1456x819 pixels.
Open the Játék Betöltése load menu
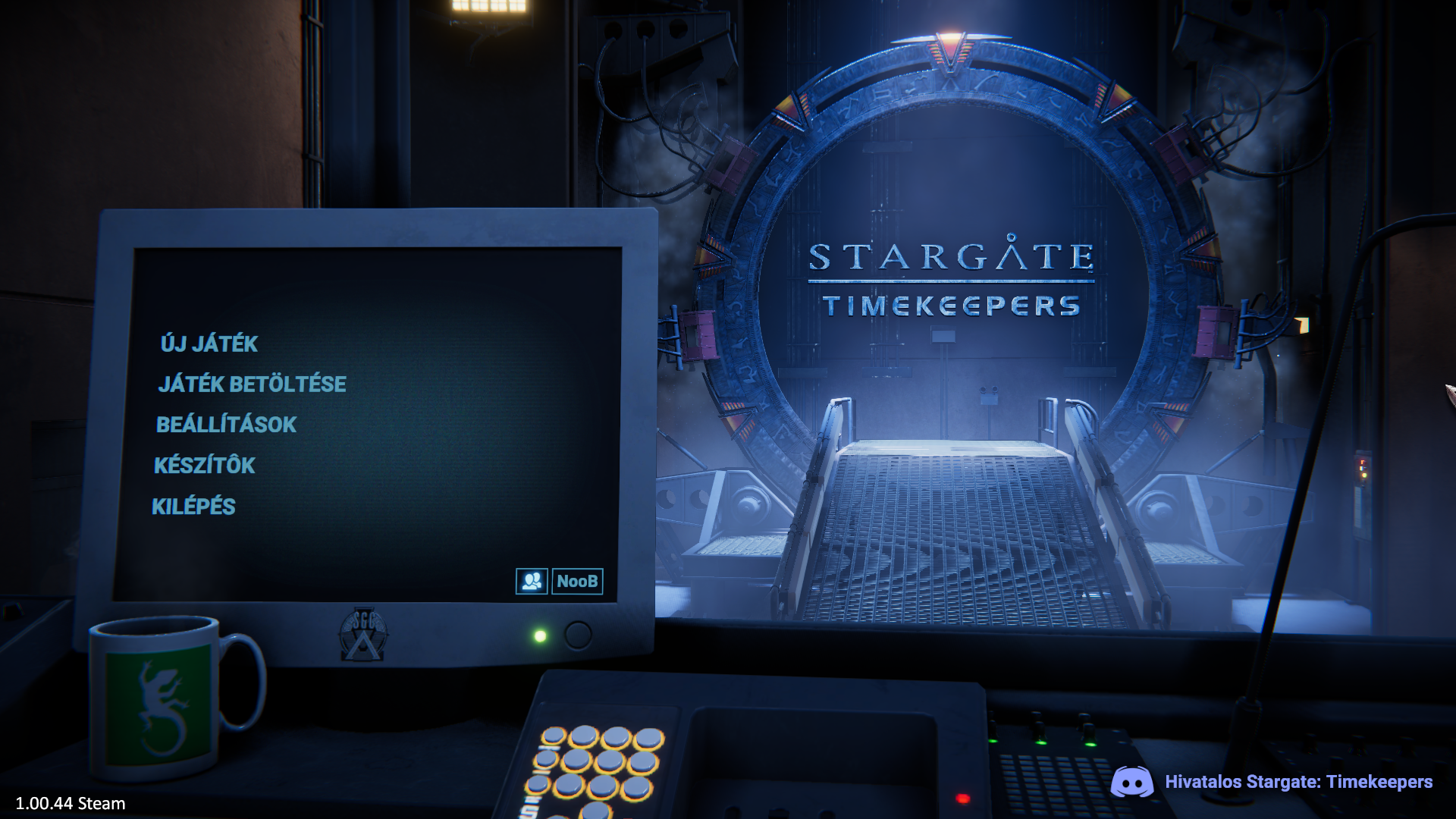[x=252, y=384]
